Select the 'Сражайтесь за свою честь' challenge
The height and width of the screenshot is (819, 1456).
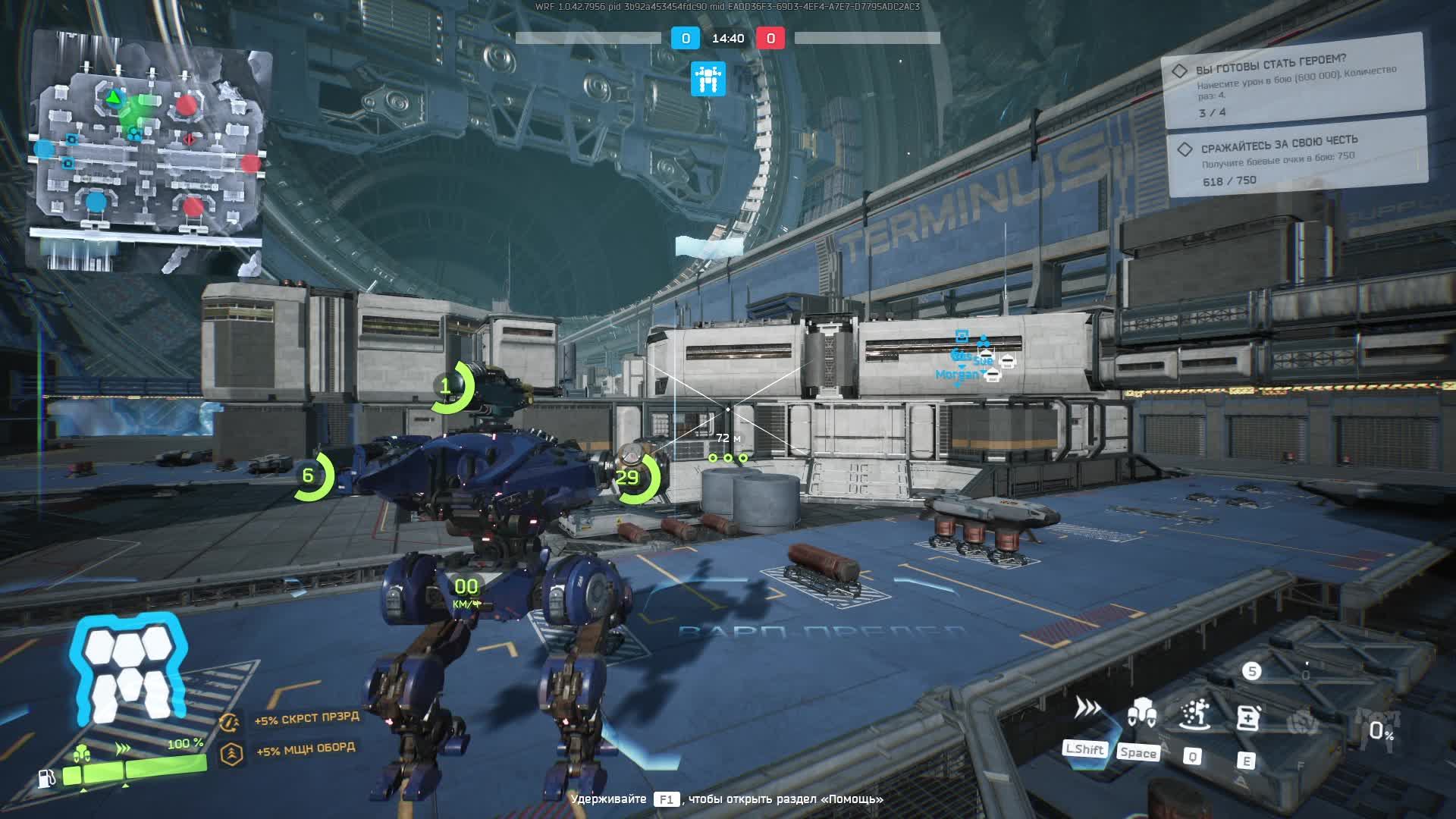[x=1298, y=157]
